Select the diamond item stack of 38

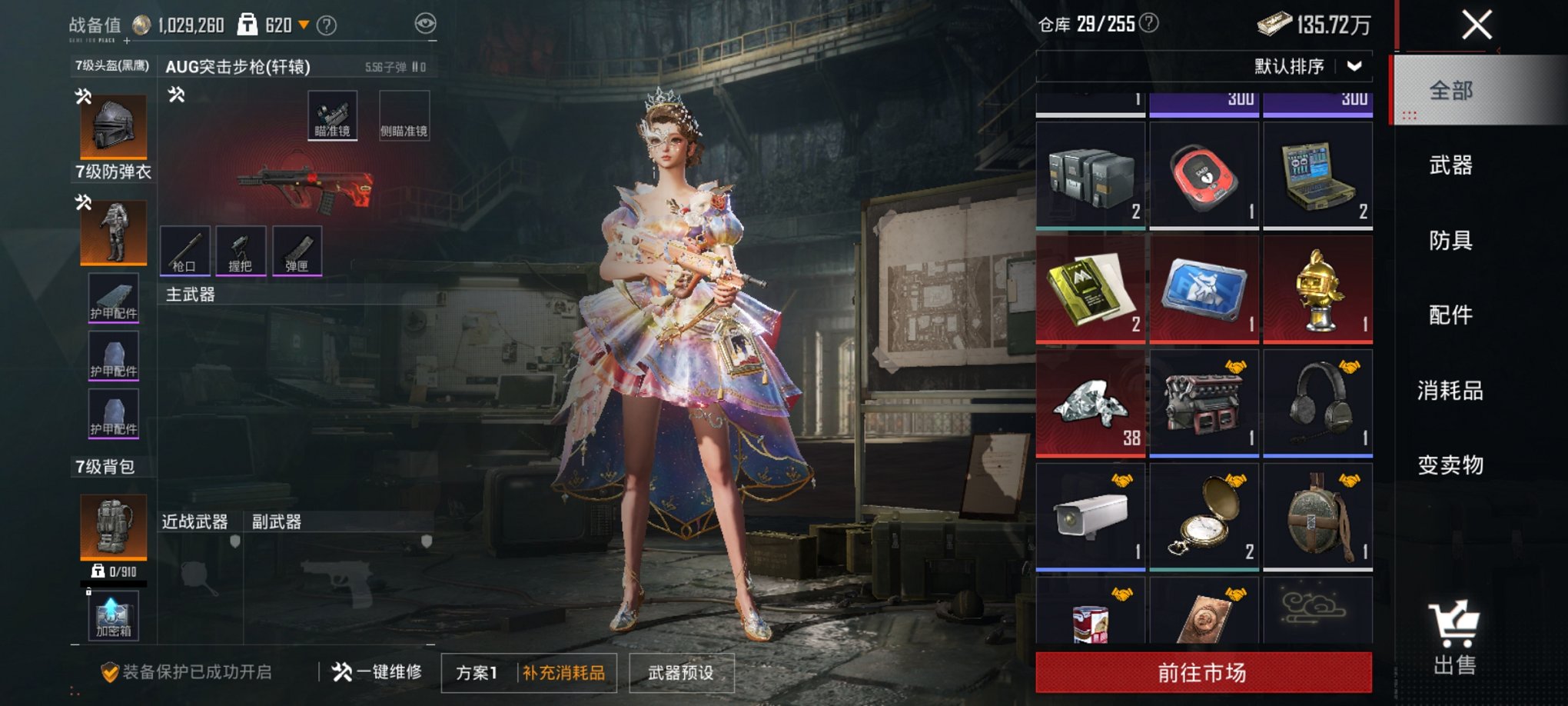coord(1091,401)
